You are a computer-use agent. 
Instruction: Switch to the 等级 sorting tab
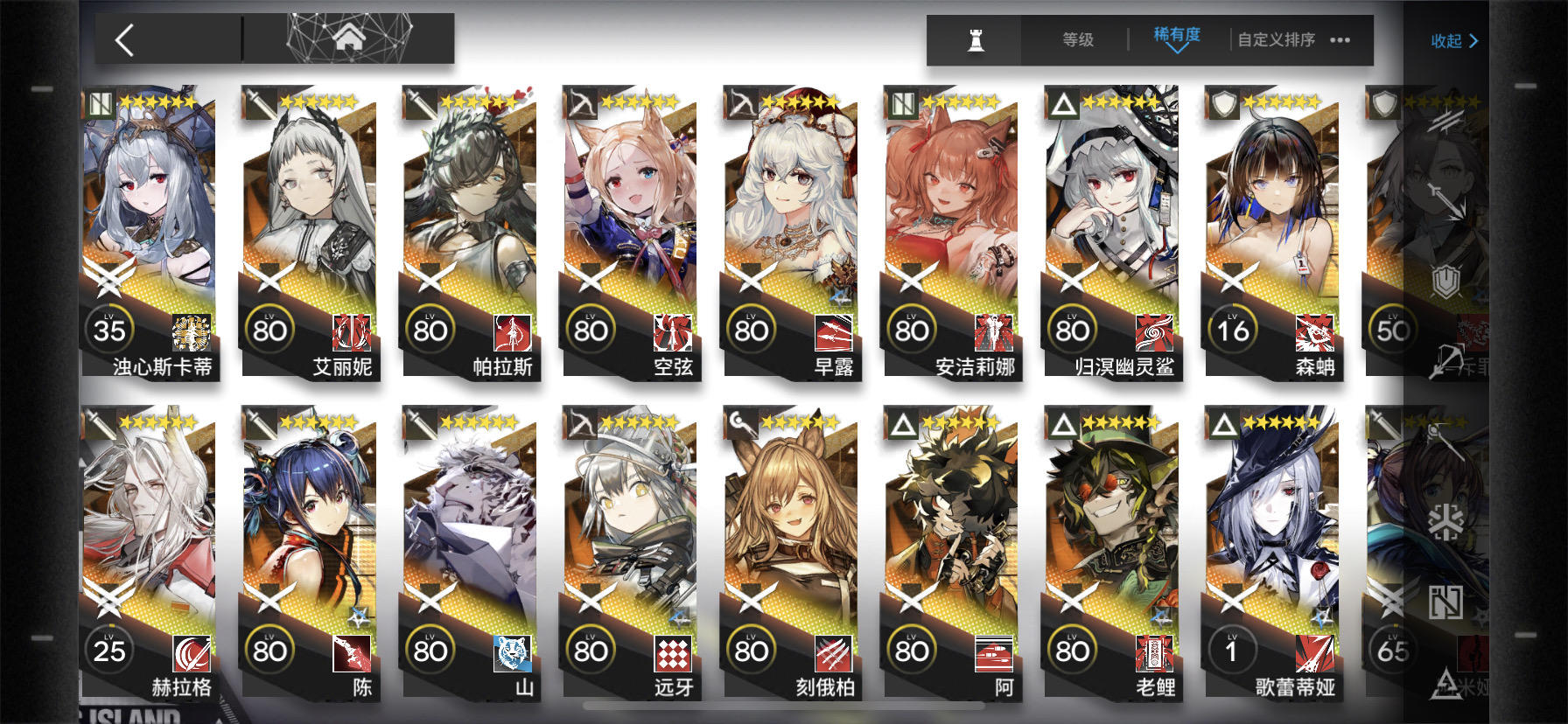(1077, 39)
